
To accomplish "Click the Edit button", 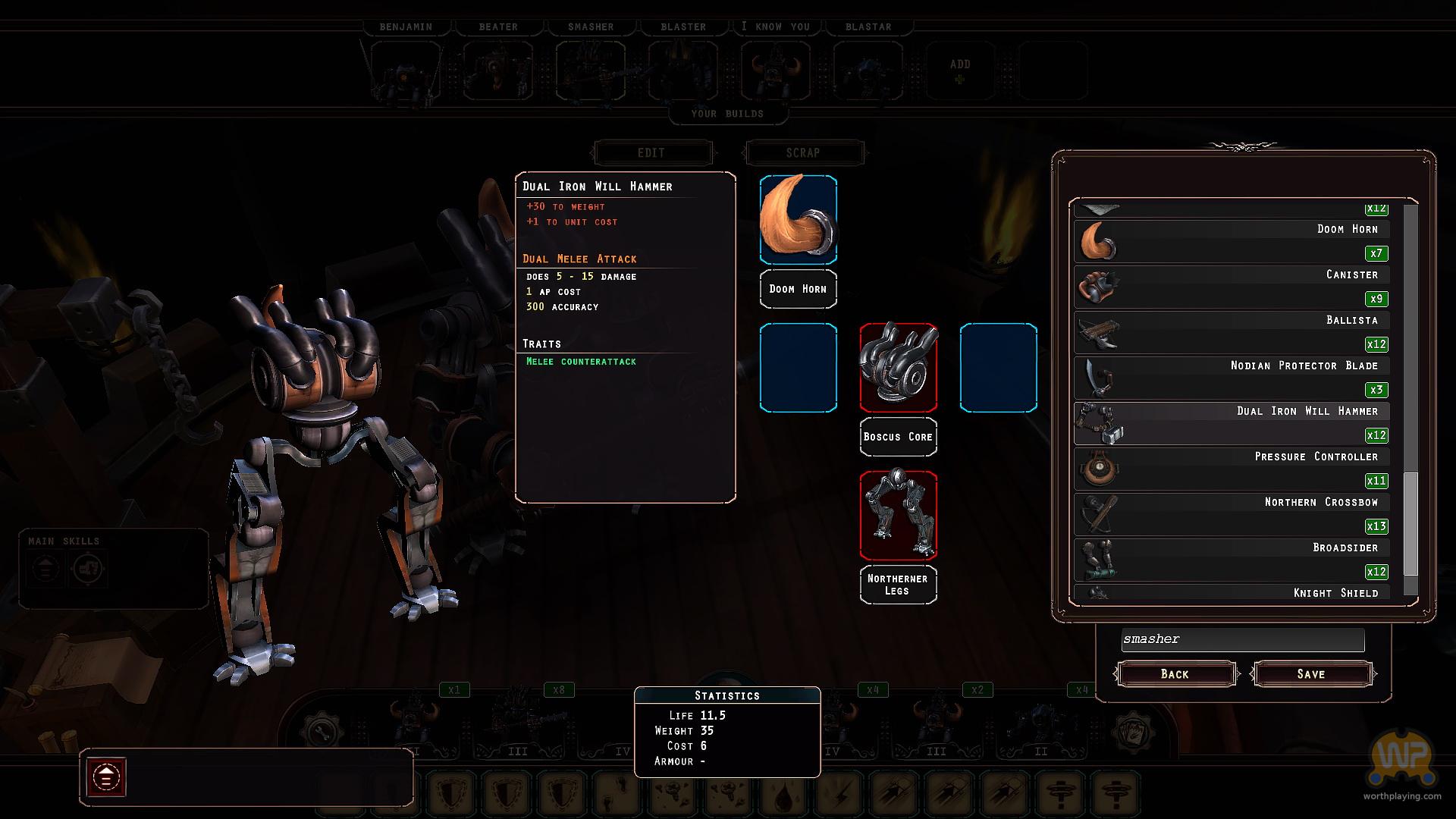I will tap(651, 152).
